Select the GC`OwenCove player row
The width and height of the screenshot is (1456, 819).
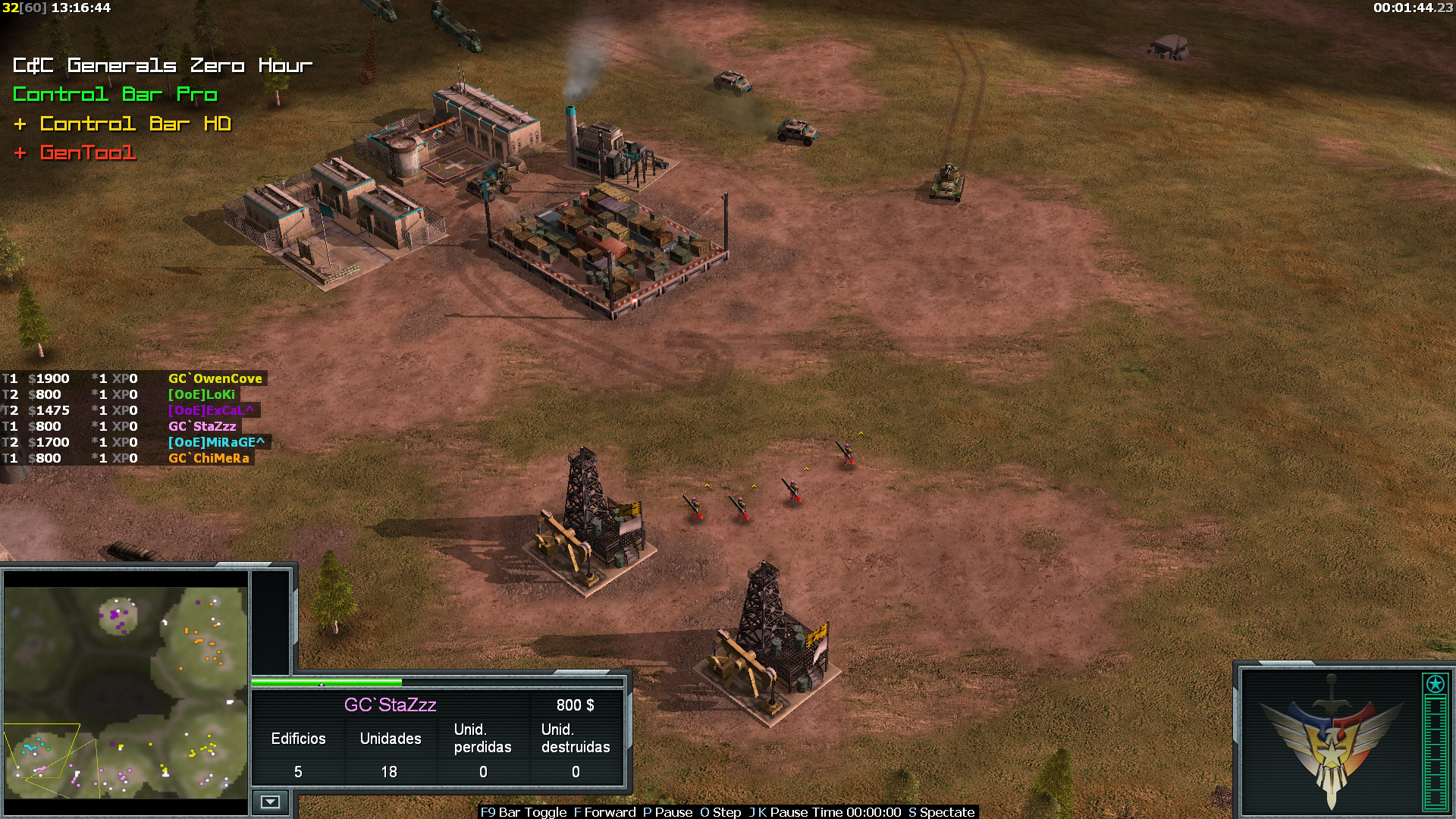coord(215,378)
